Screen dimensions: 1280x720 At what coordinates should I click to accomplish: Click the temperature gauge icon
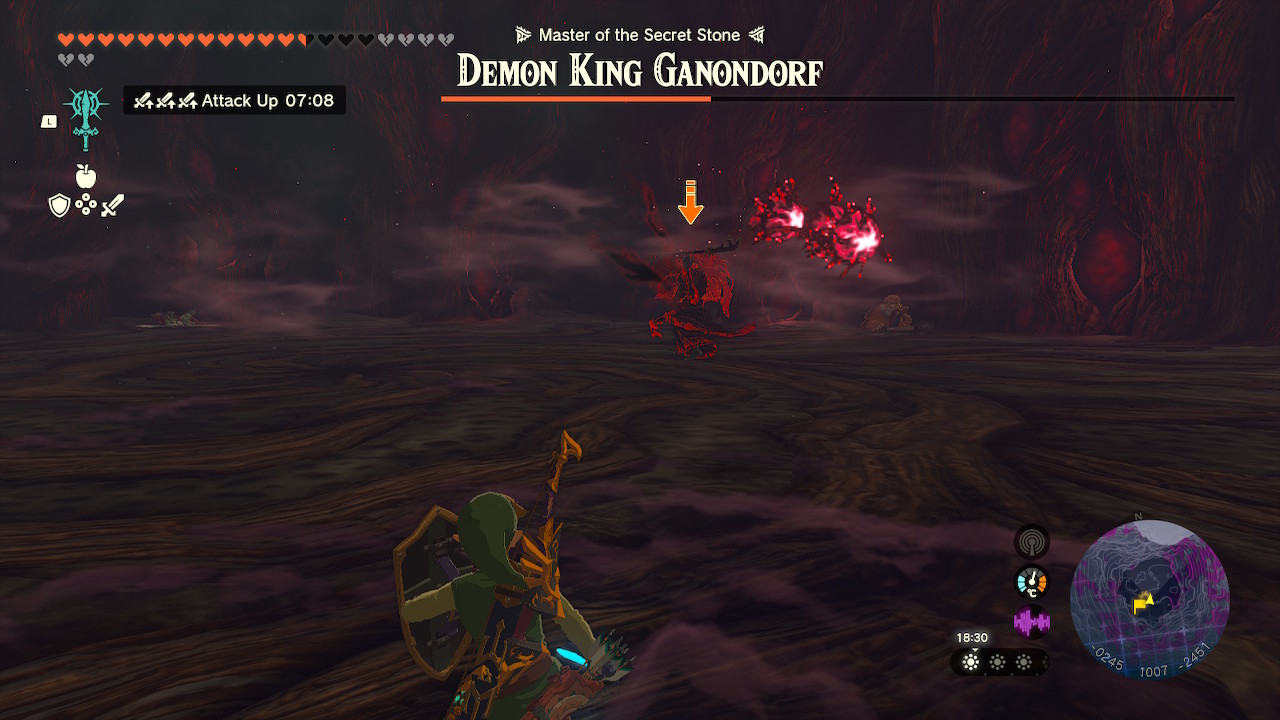coord(1031,582)
